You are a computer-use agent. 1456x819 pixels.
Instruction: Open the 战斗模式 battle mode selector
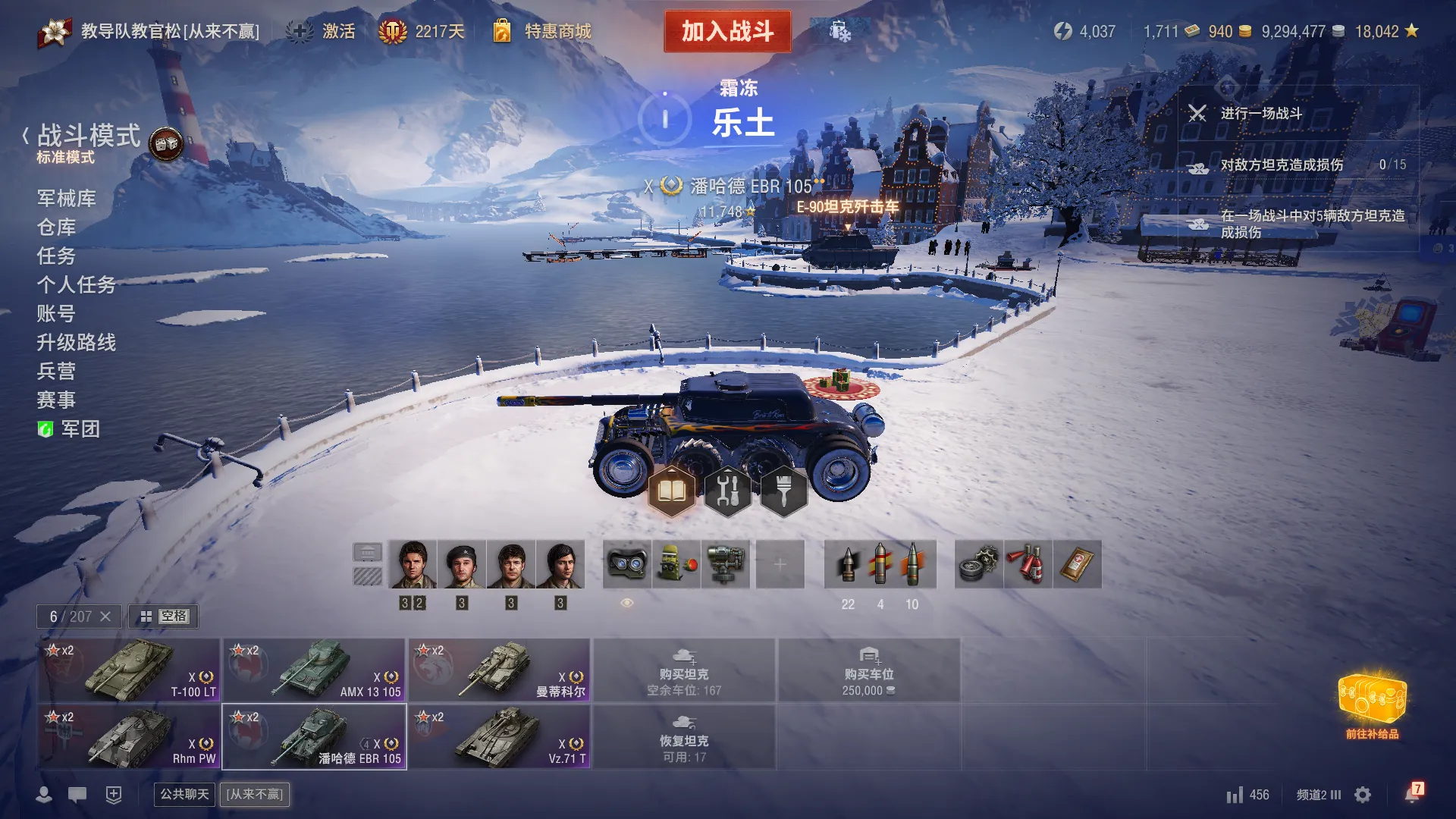click(x=89, y=136)
